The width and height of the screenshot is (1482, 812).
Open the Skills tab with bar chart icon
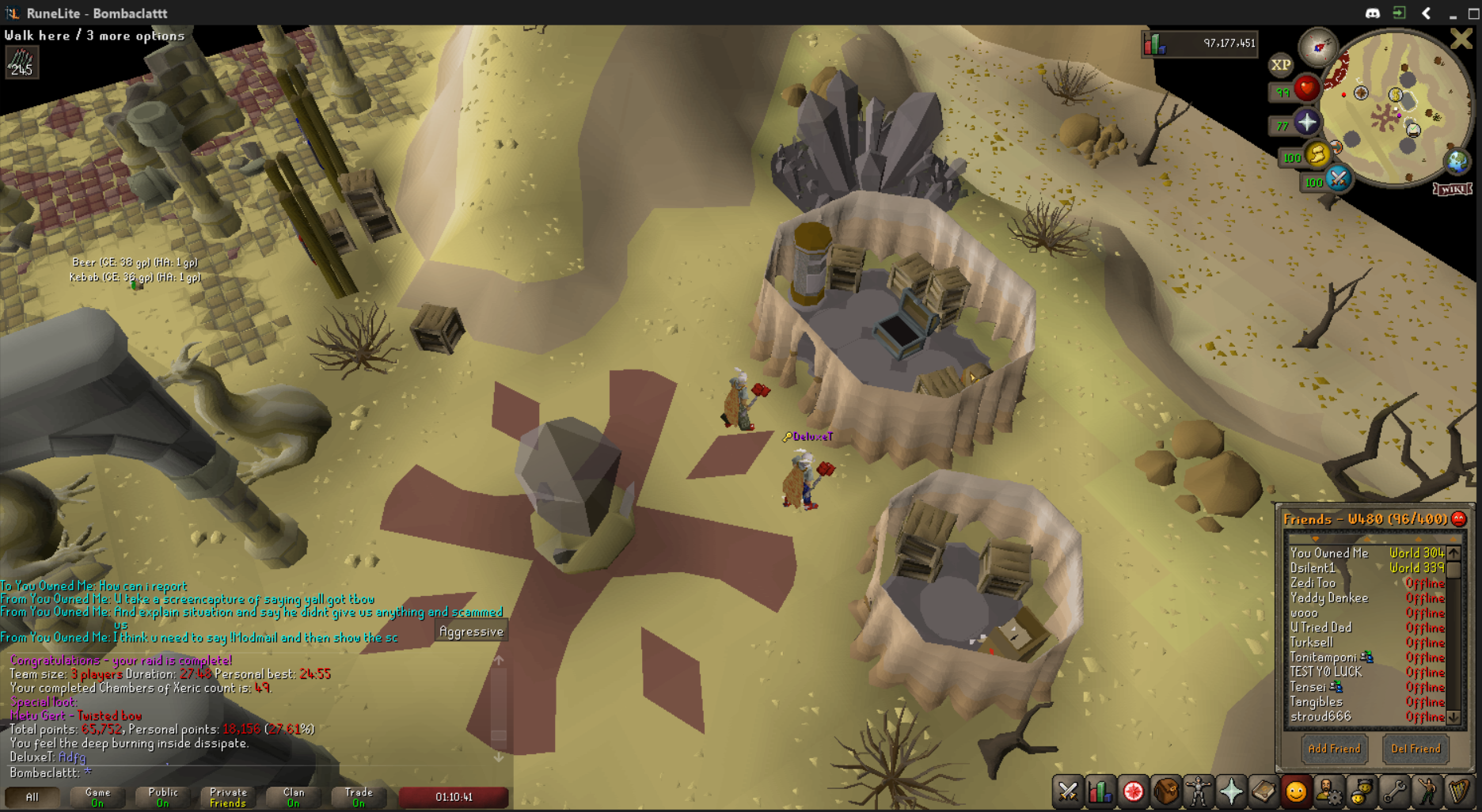(x=1100, y=791)
